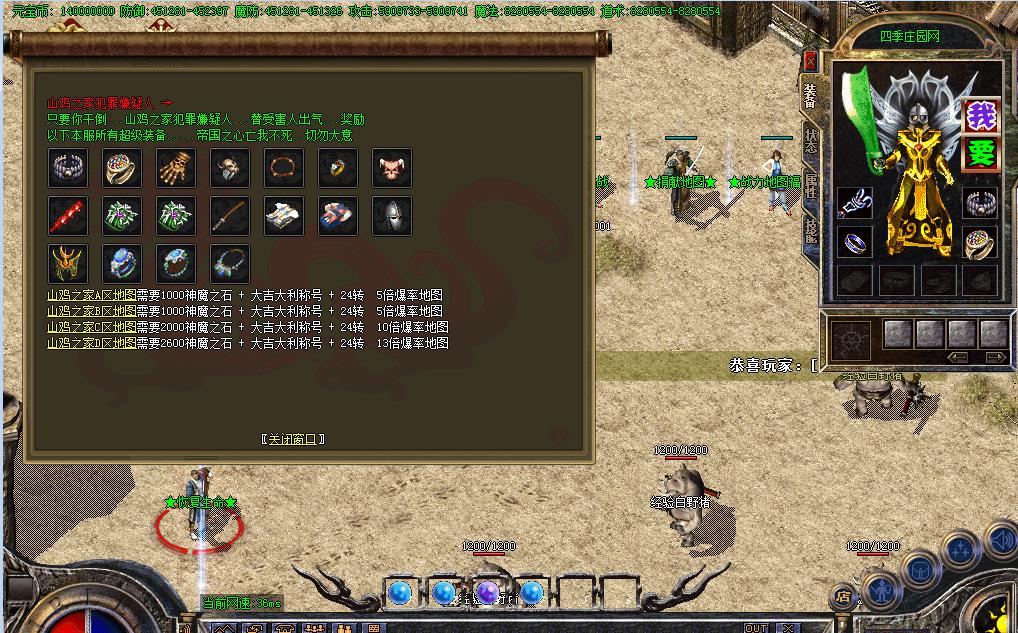Click the golden skeletal glove reward icon

point(176,168)
